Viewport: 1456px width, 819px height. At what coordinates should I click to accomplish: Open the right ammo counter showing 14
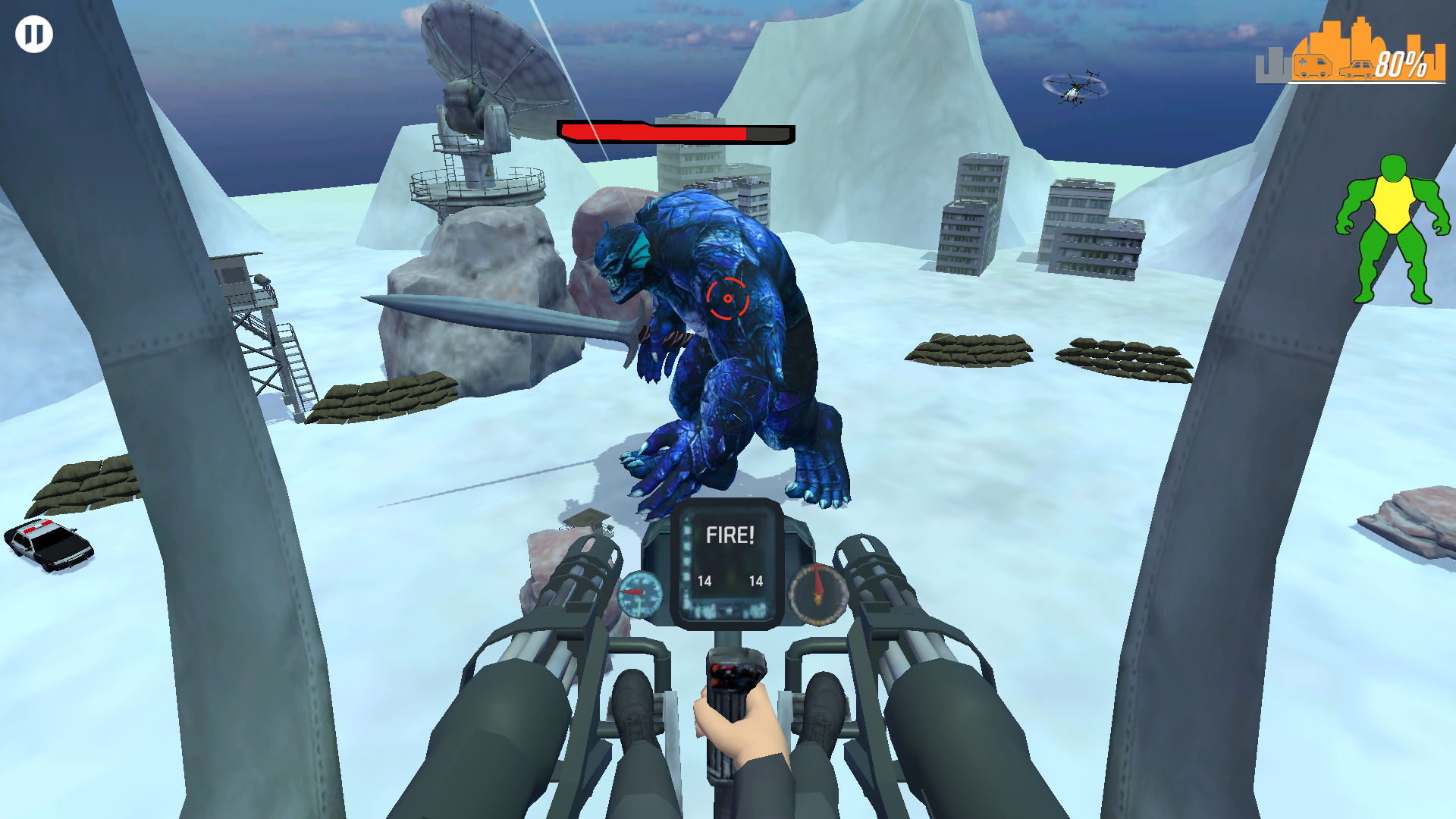(x=757, y=581)
